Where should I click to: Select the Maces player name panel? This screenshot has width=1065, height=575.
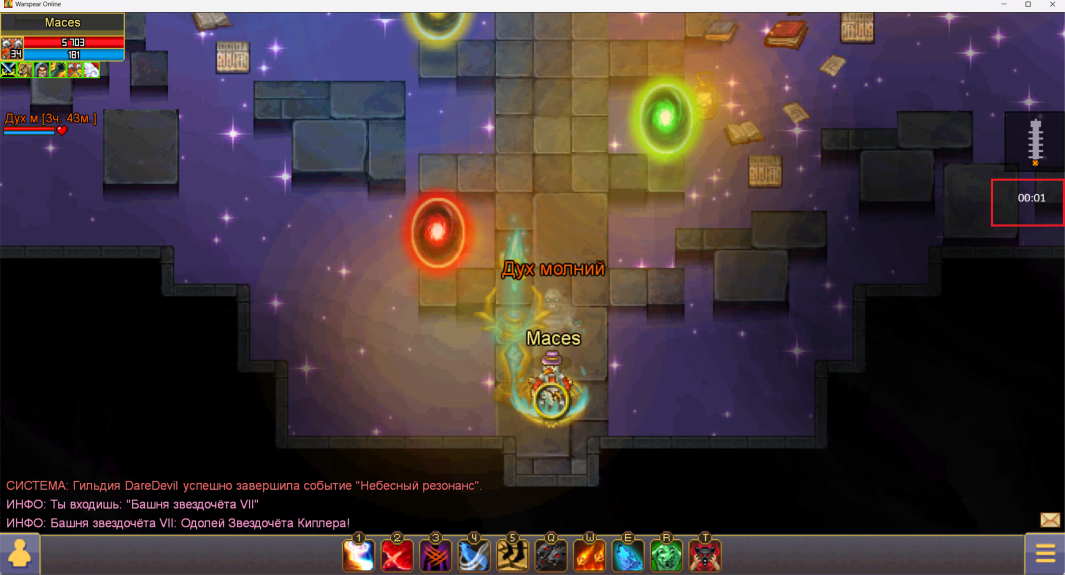pos(62,23)
